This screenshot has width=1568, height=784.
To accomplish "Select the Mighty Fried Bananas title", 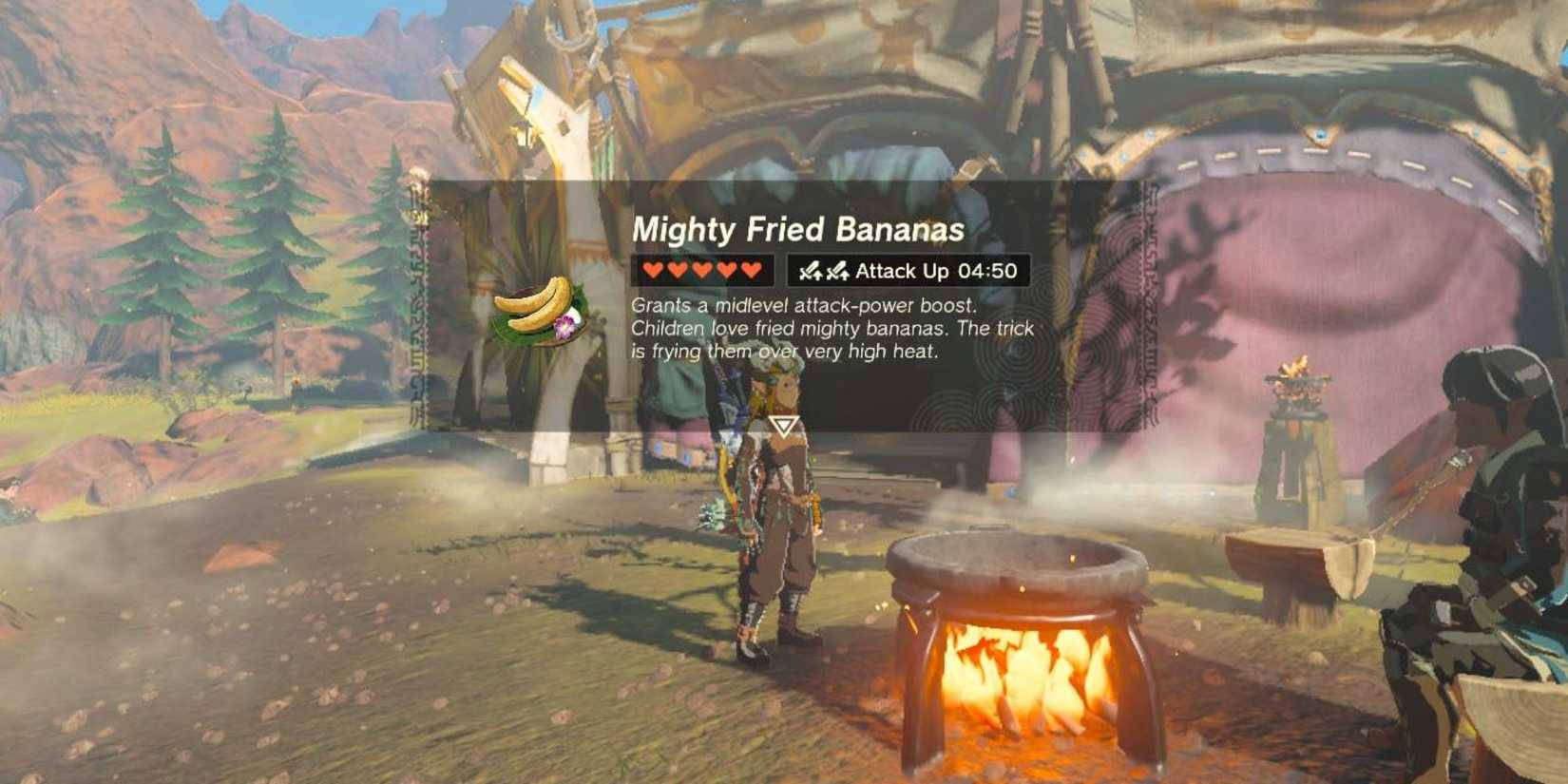I will point(798,228).
